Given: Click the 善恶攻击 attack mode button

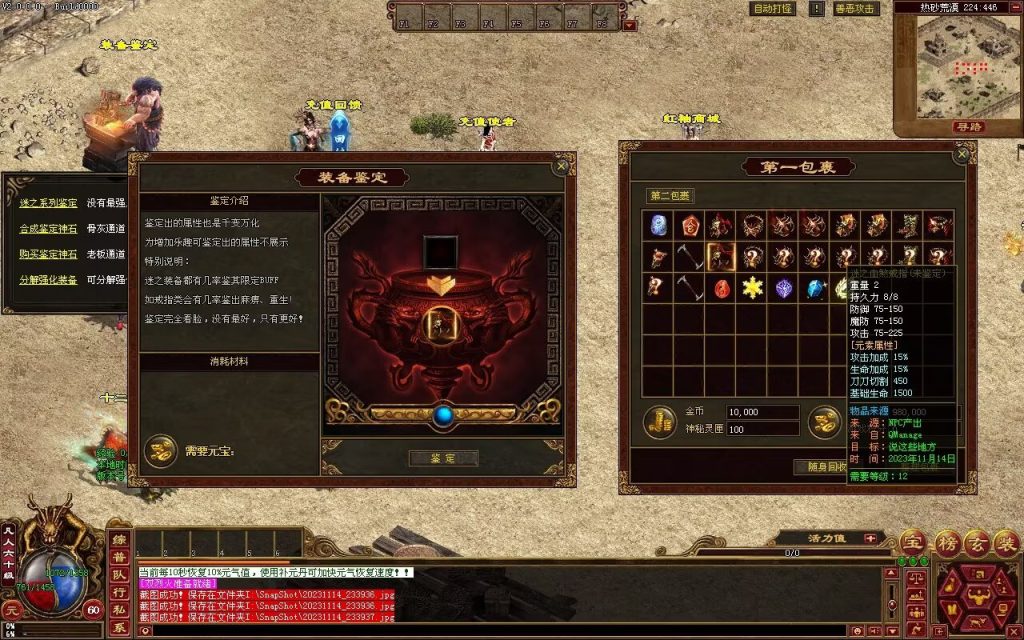Looking at the screenshot, I should (855, 9).
